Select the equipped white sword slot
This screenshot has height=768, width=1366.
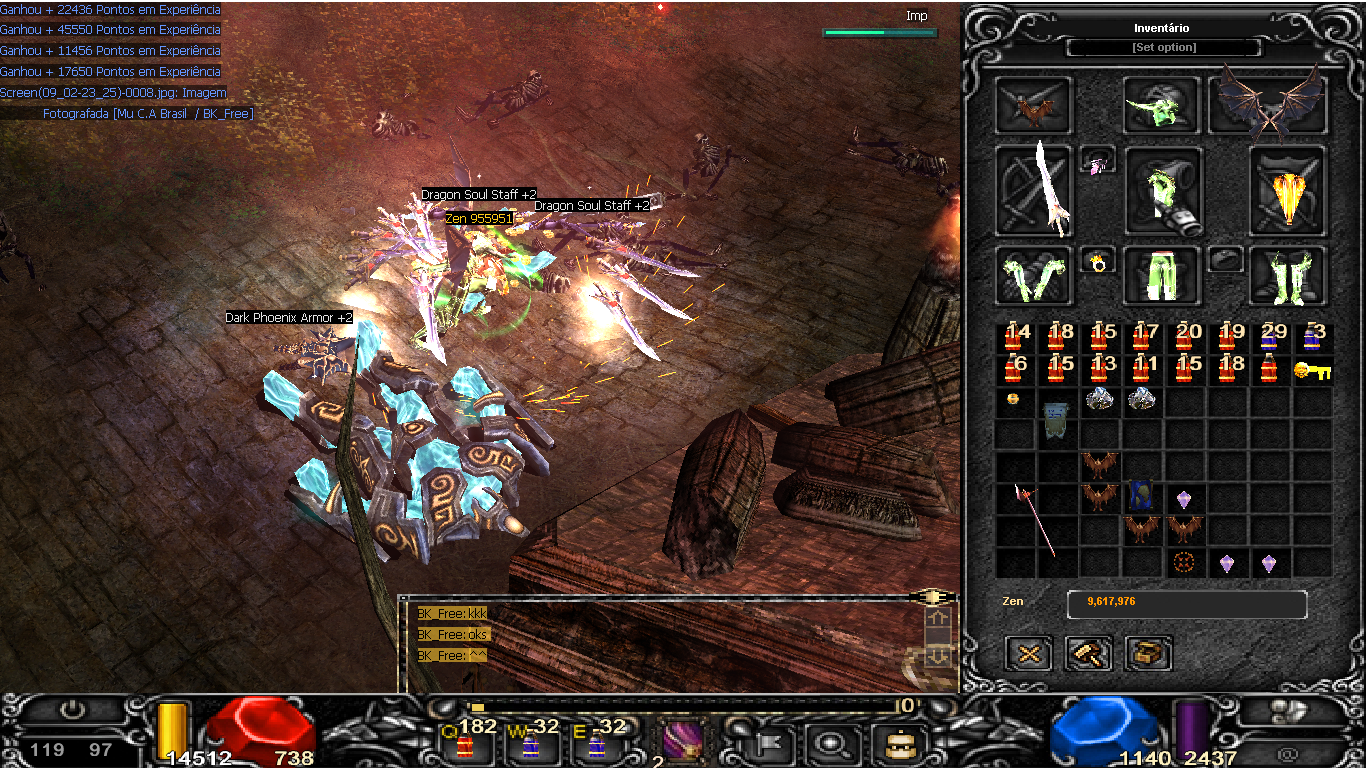click(1034, 190)
